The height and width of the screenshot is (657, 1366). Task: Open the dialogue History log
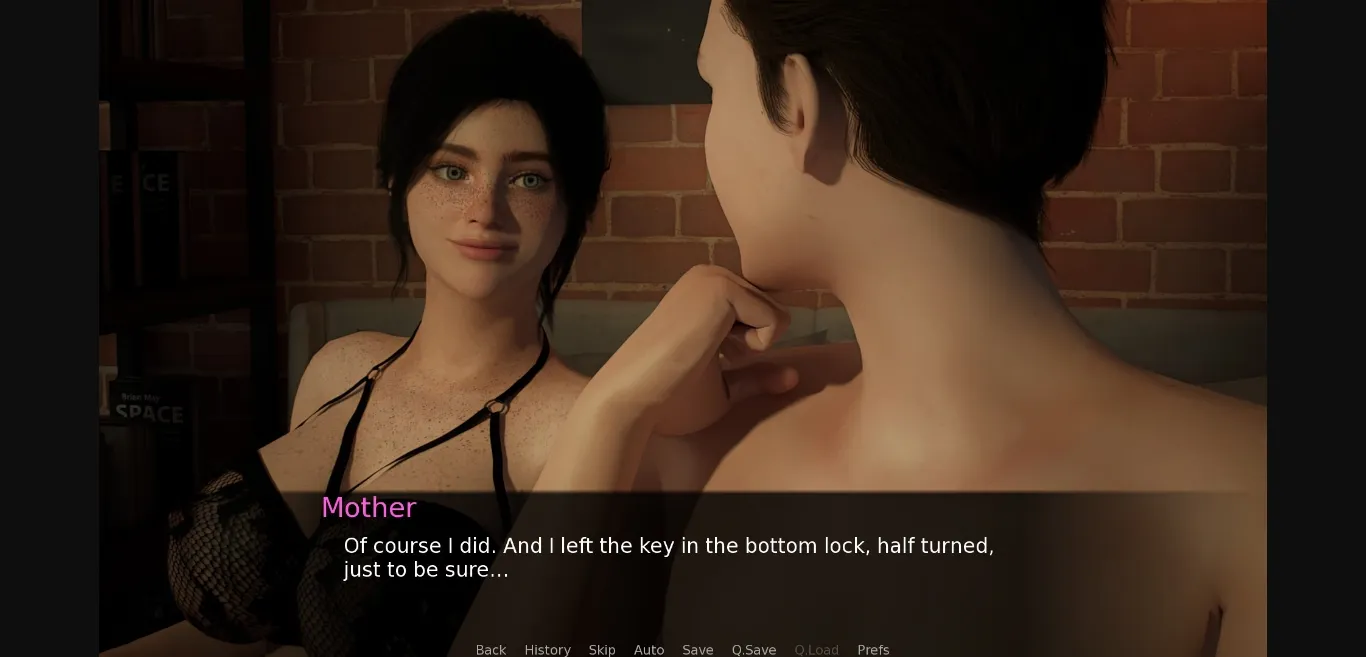pos(547,649)
